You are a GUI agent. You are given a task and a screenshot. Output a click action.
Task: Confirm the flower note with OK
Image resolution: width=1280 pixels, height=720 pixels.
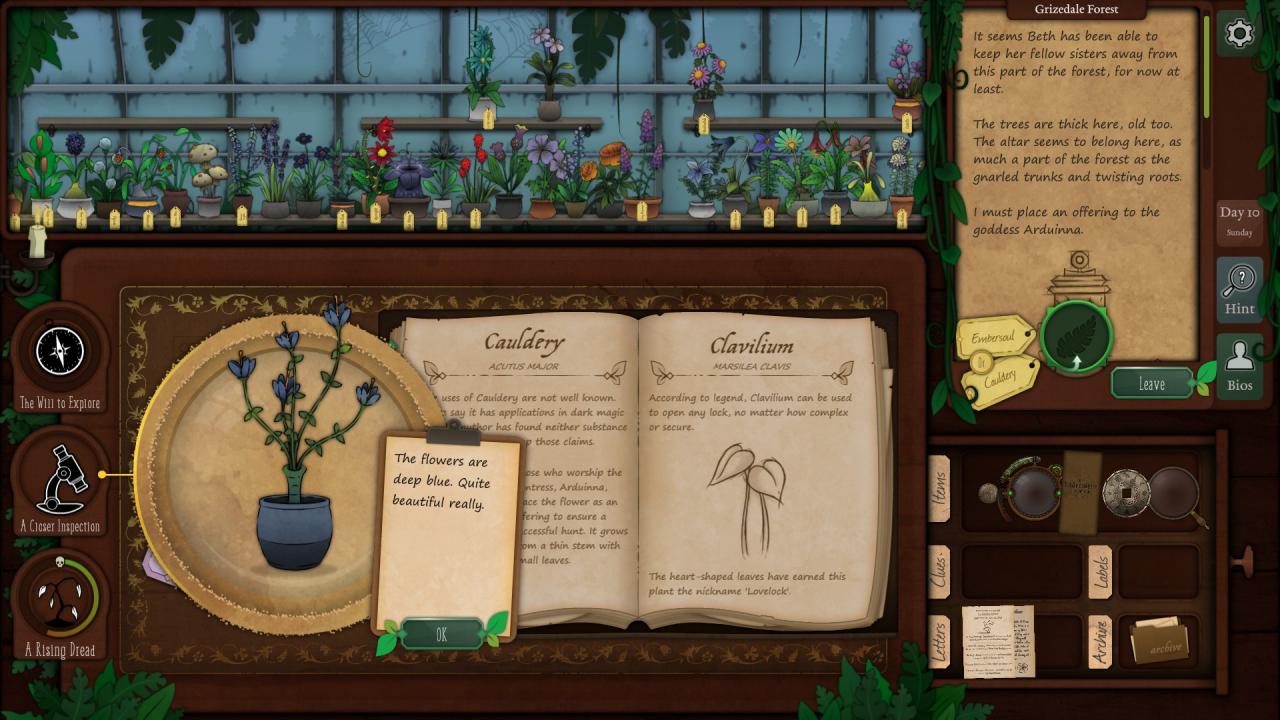tap(441, 634)
